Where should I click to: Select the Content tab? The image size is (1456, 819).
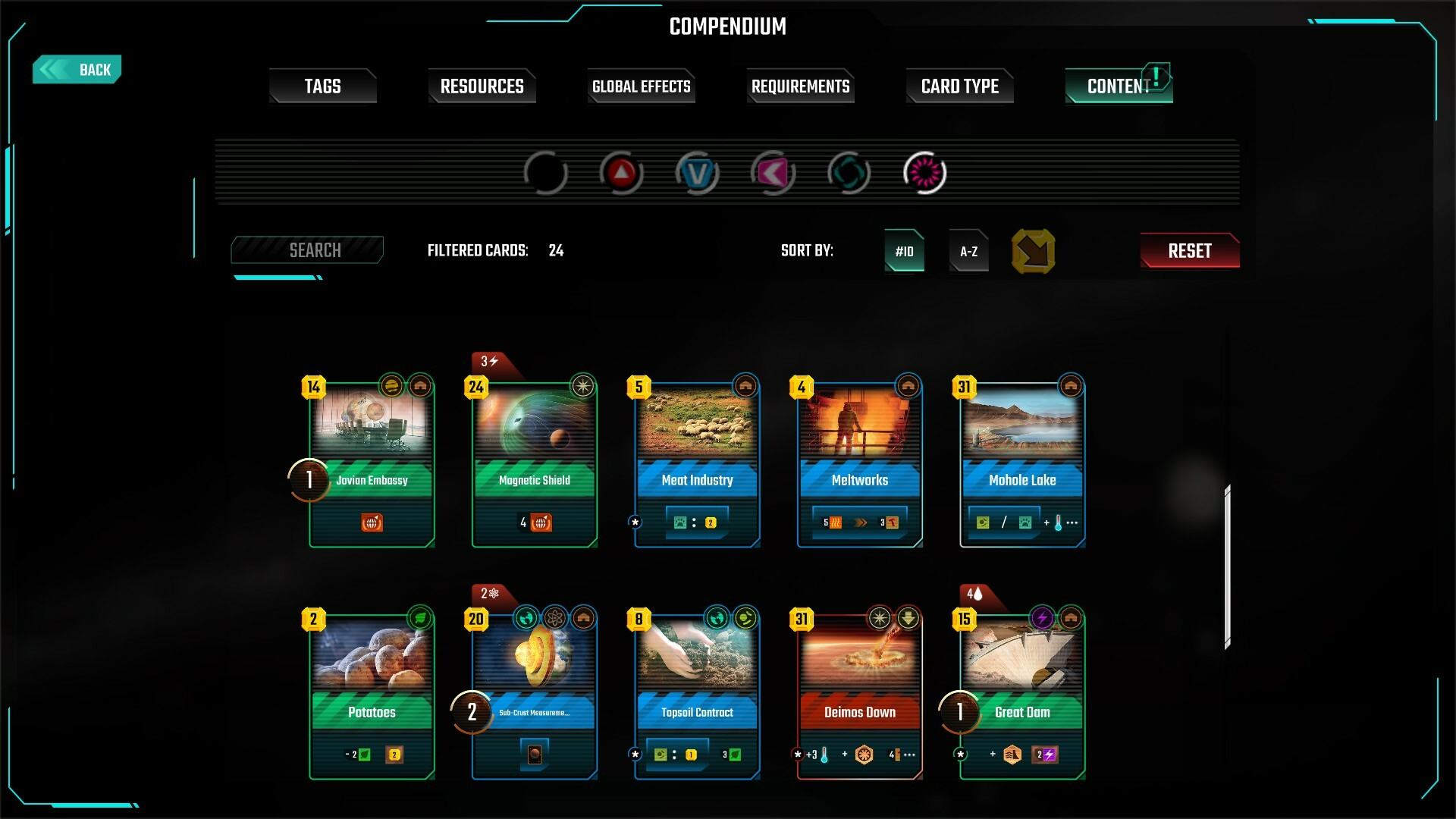(x=1118, y=86)
